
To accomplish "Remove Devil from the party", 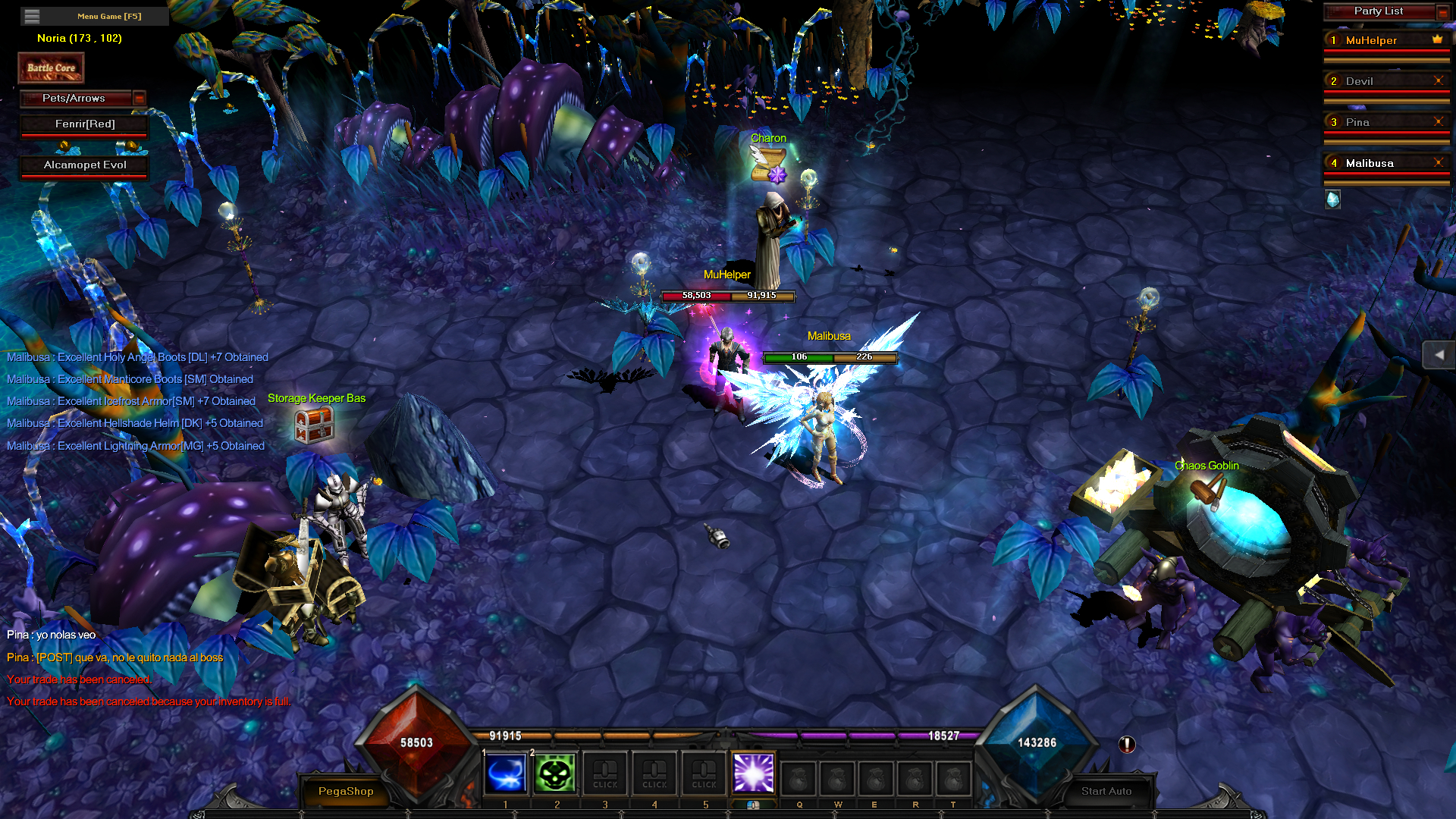I will (1438, 80).
